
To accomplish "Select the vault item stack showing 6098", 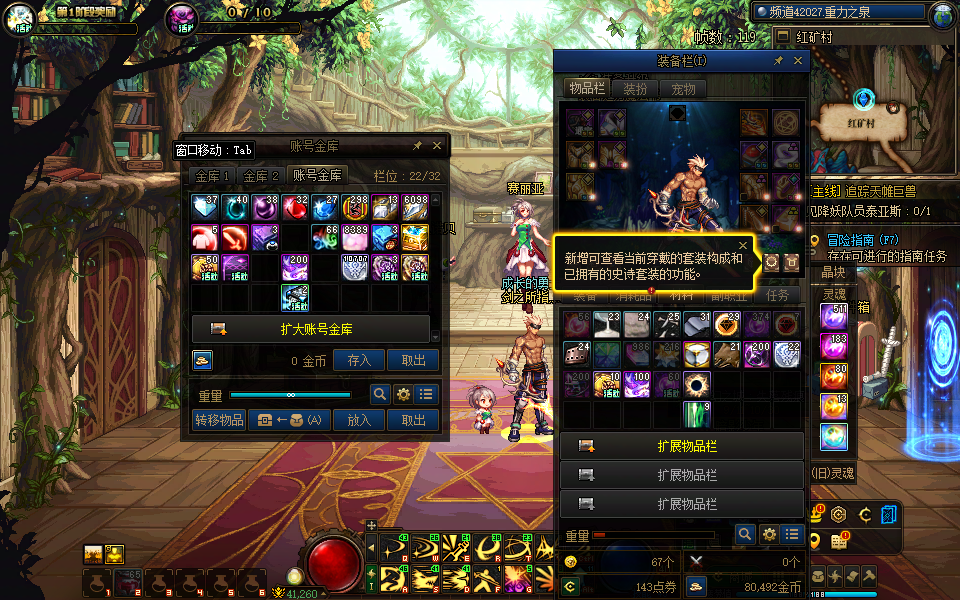I will pyautogui.click(x=415, y=208).
